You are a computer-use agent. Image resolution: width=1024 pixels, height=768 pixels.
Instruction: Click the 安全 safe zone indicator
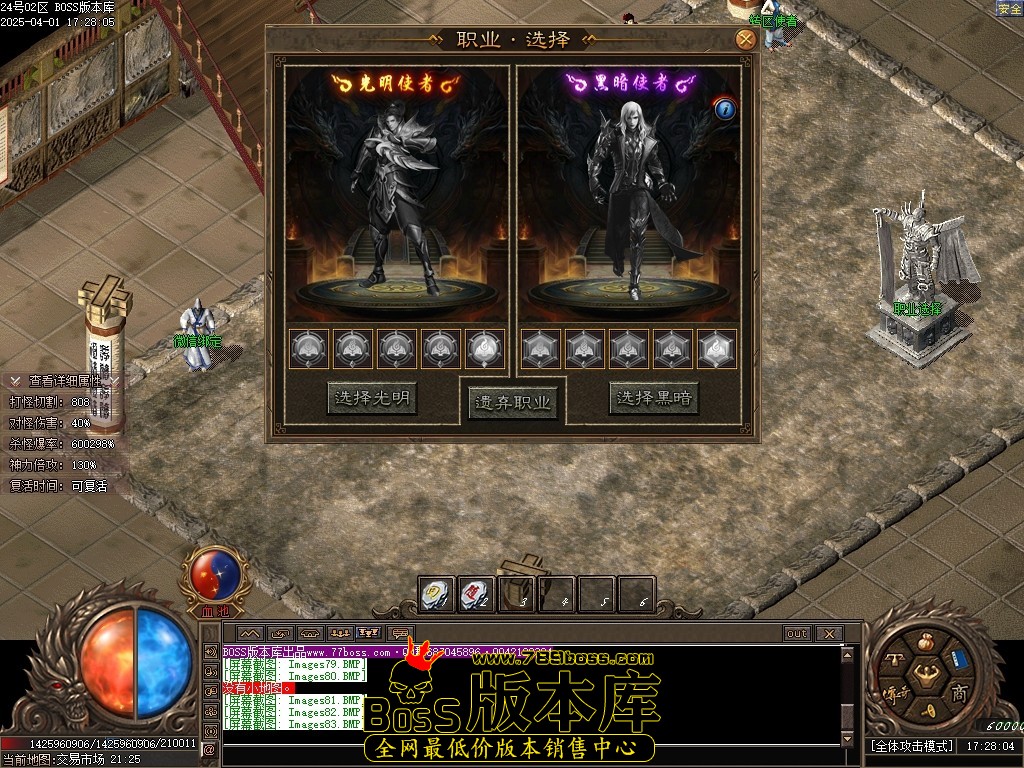1009,9
